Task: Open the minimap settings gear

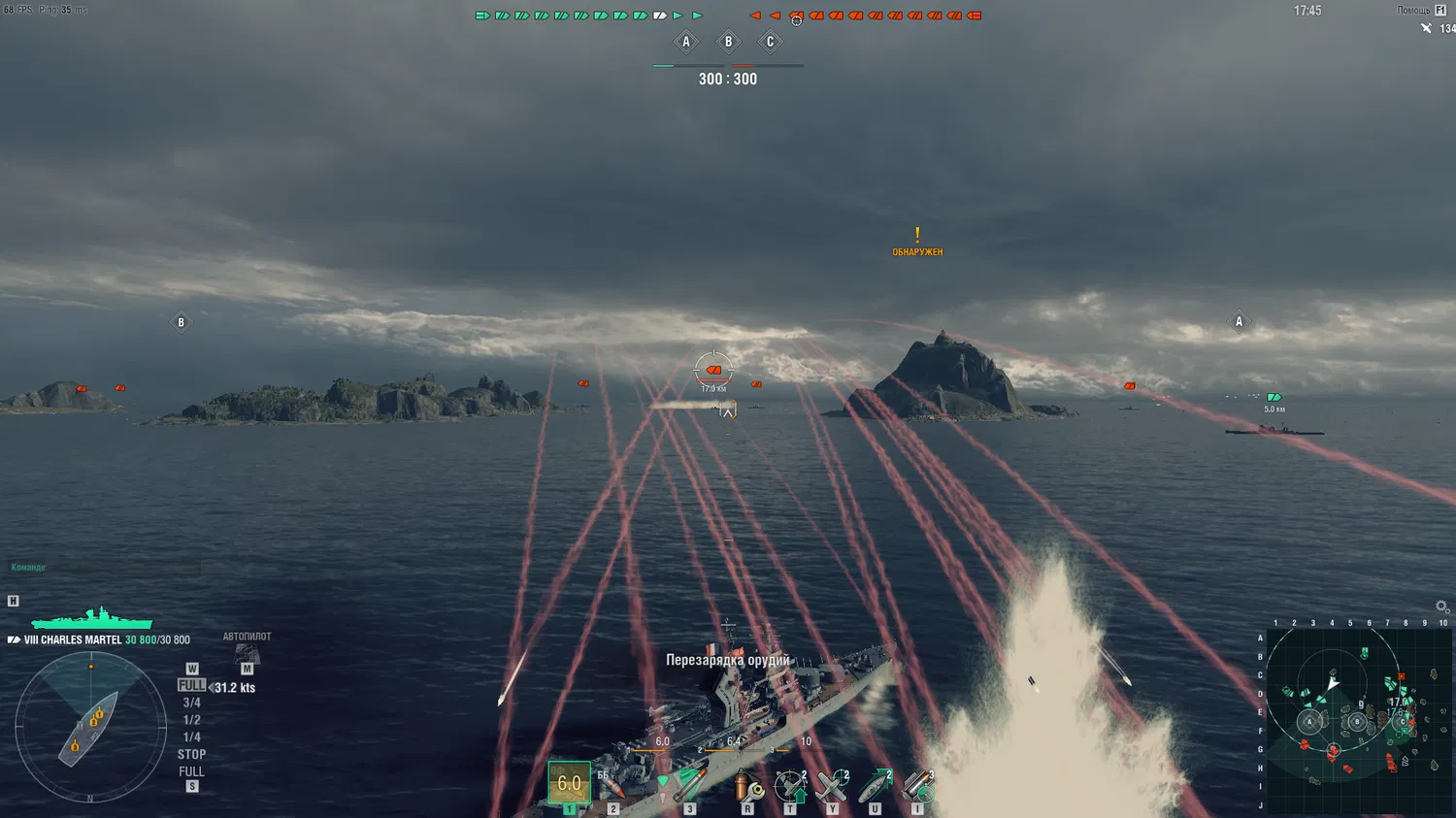Action: [x=1442, y=607]
